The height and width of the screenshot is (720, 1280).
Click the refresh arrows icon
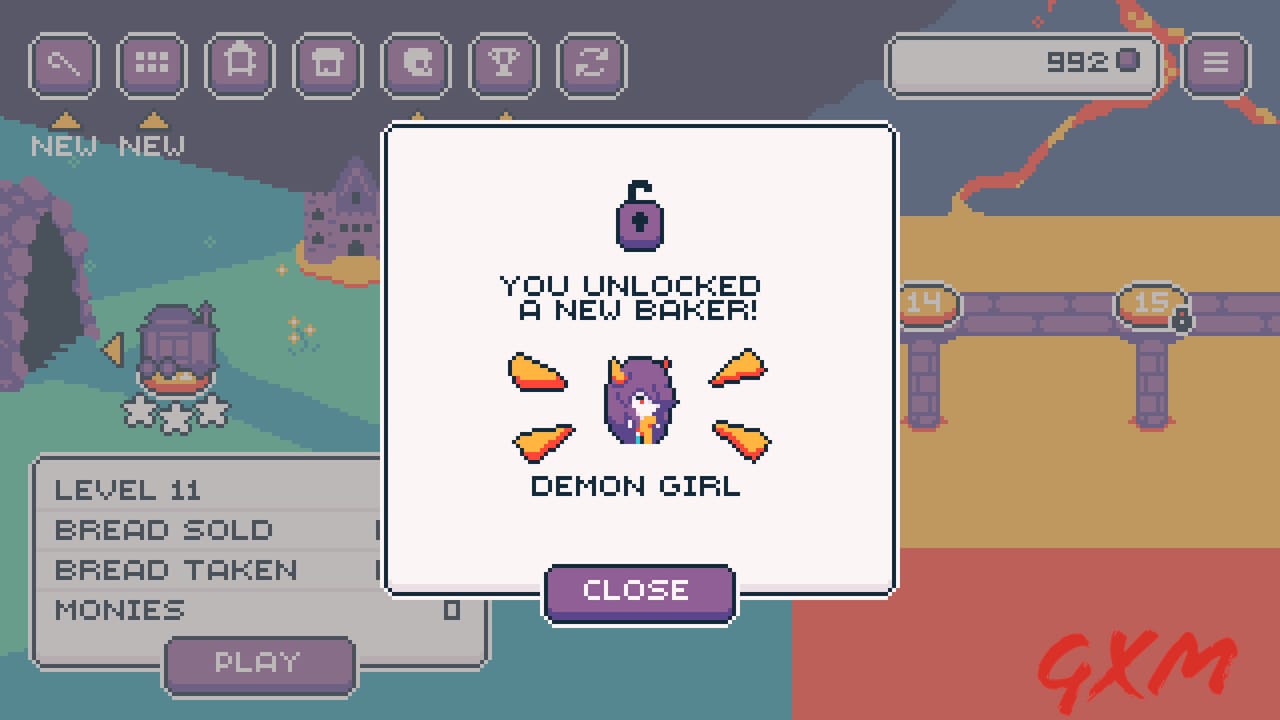click(x=591, y=63)
